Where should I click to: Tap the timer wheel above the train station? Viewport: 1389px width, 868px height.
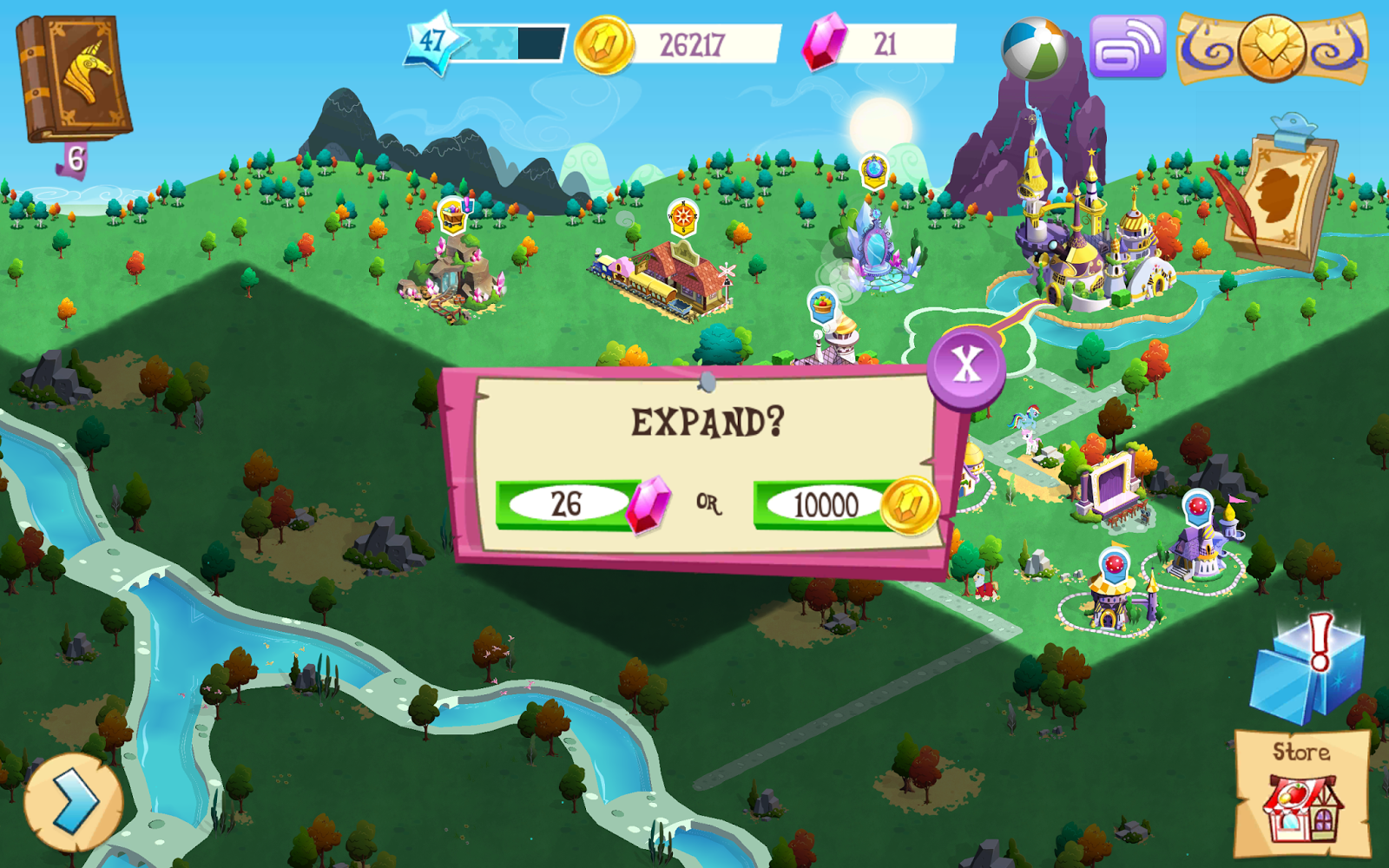(x=682, y=218)
